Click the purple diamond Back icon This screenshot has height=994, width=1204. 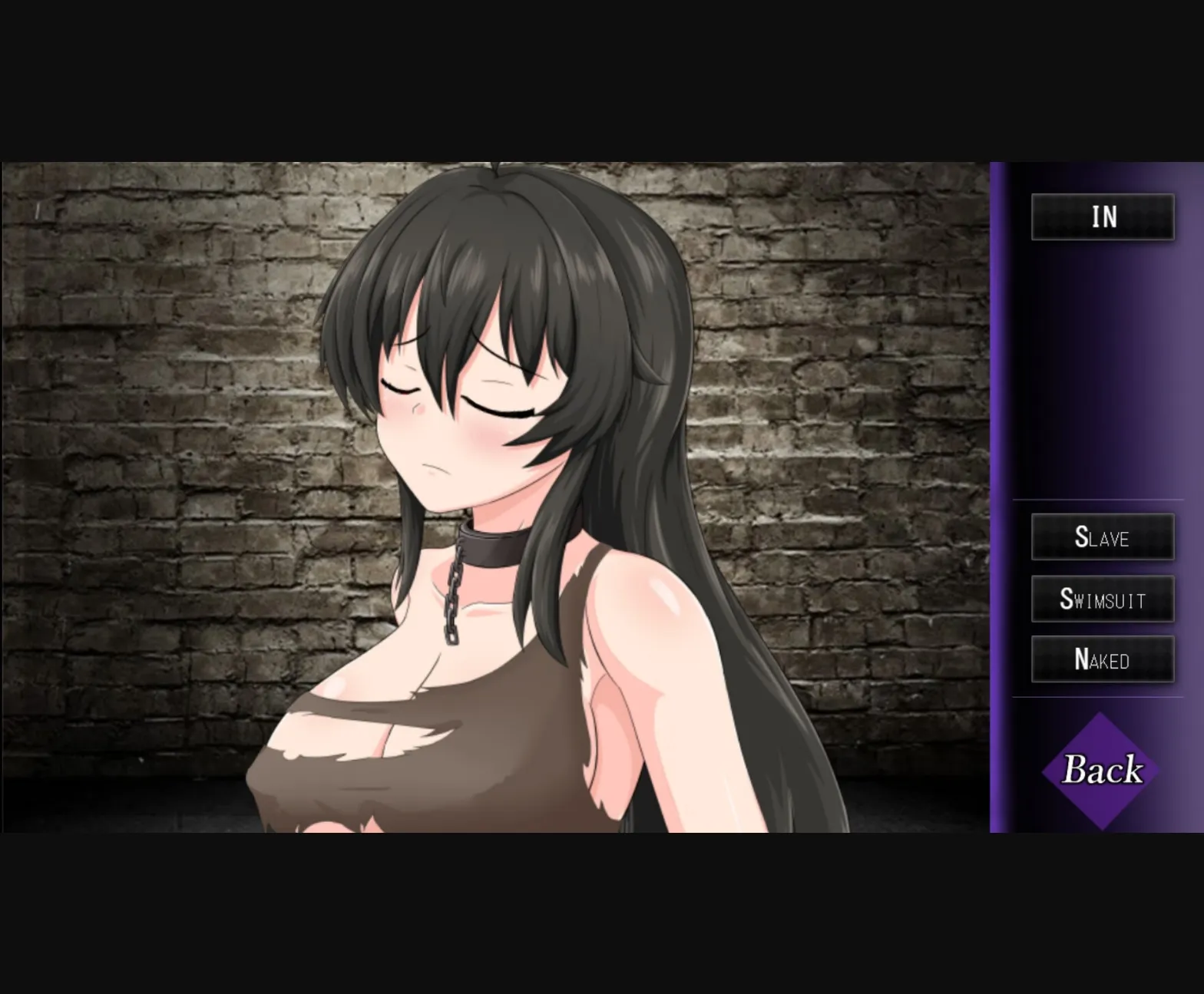coord(1100,771)
